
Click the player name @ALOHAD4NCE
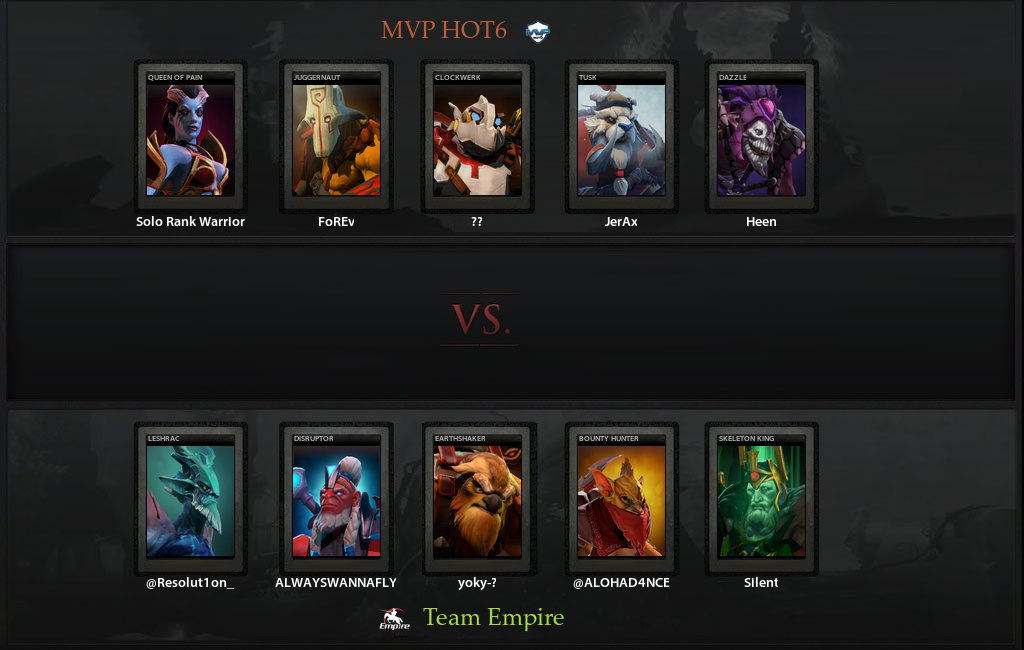pyautogui.click(x=621, y=583)
